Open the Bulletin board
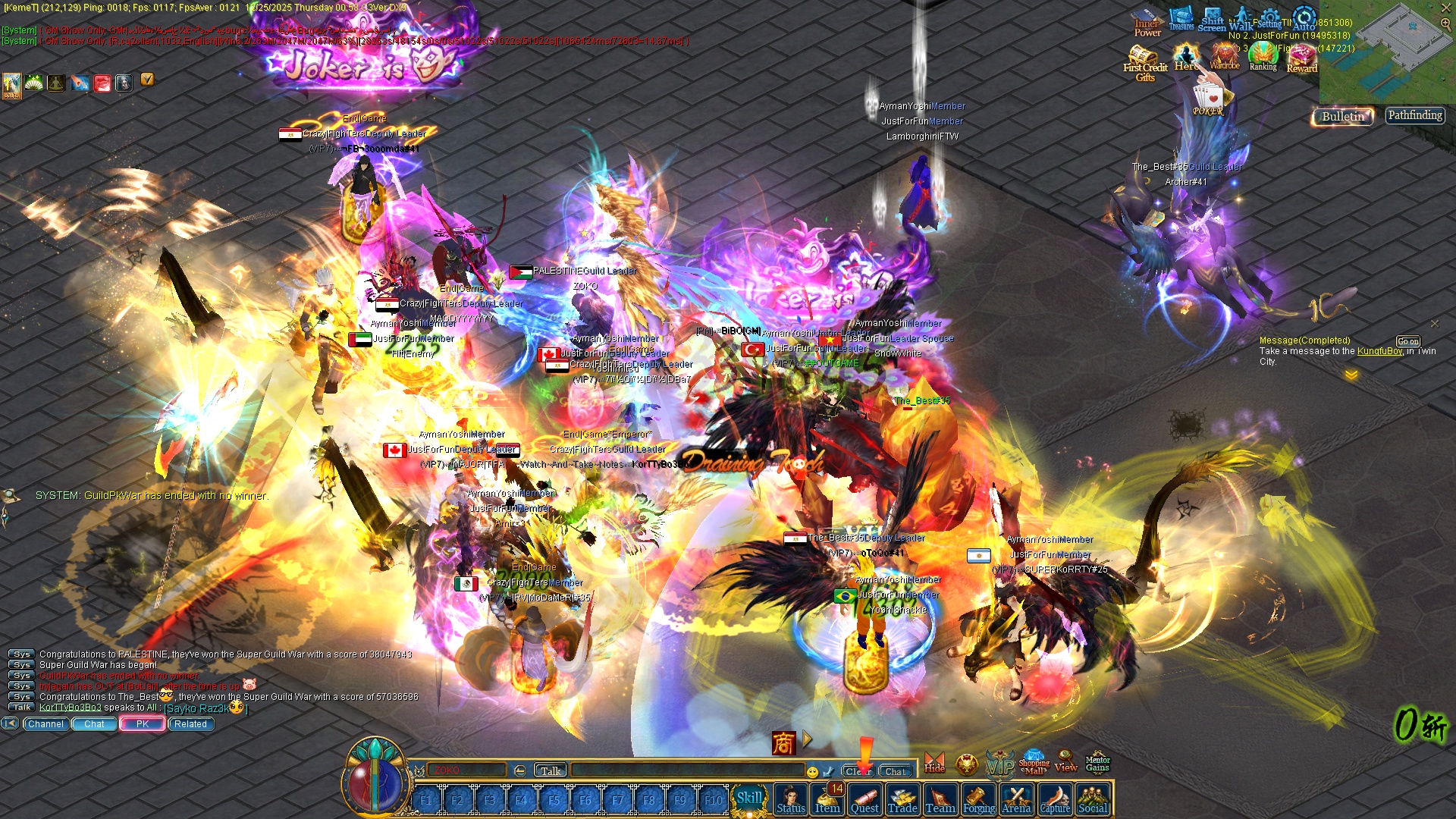Image resolution: width=1456 pixels, height=819 pixels. [1343, 116]
